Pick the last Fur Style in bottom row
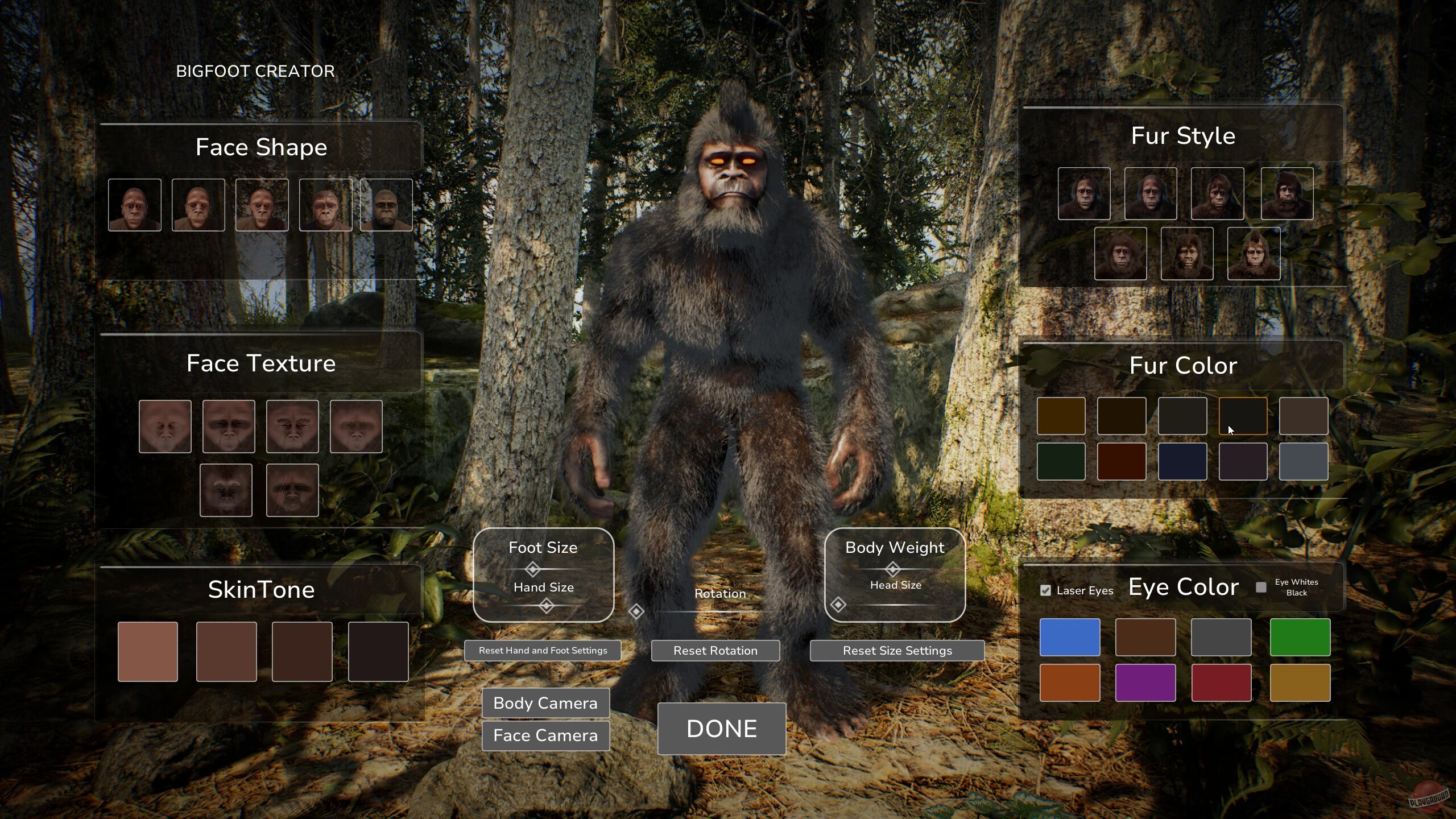 click(1254, 254)
